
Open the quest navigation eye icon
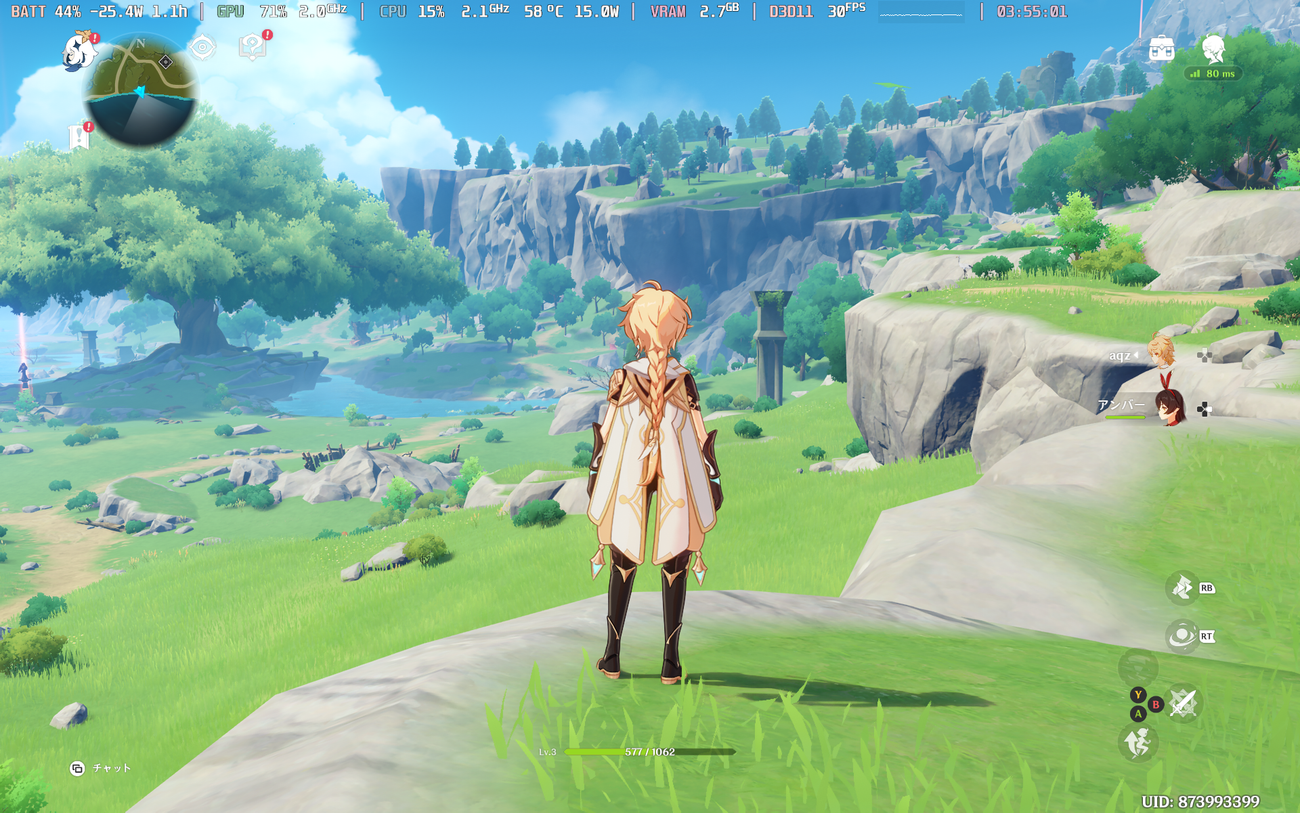click(201, 46)
